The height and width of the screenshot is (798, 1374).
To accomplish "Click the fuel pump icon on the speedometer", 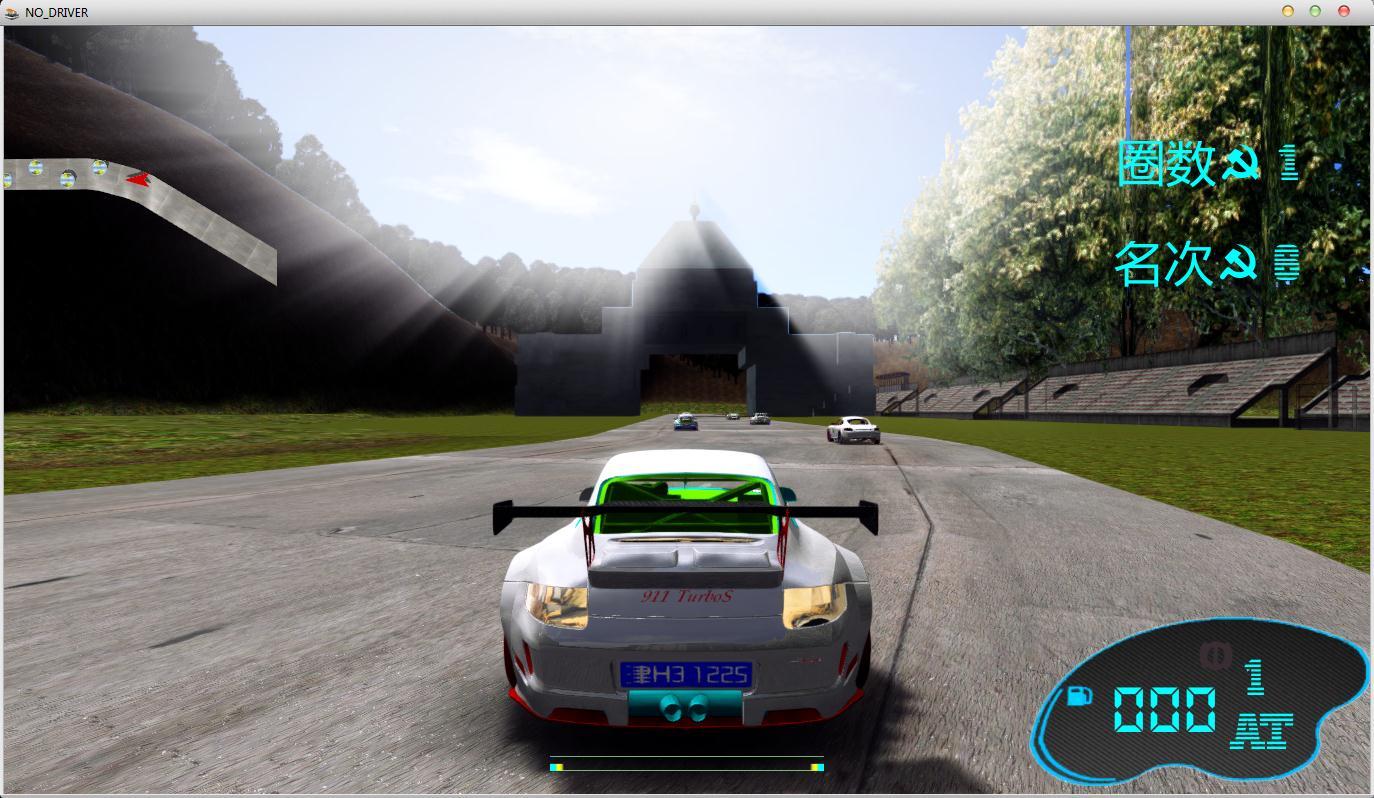I will [1080, 695].
